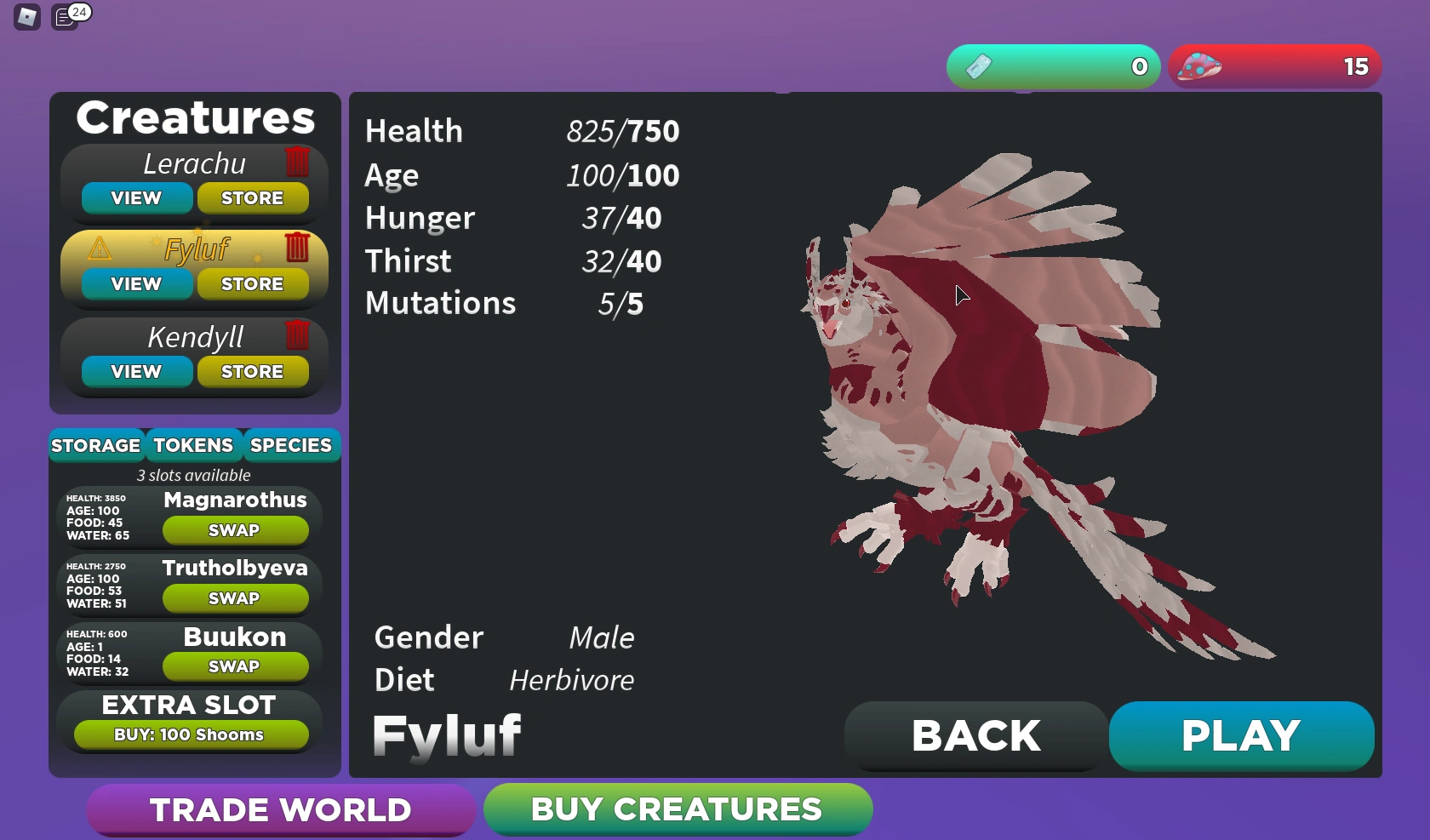Store the creature Fyluf
This screenshot has height=840, width=1430.
253,283
